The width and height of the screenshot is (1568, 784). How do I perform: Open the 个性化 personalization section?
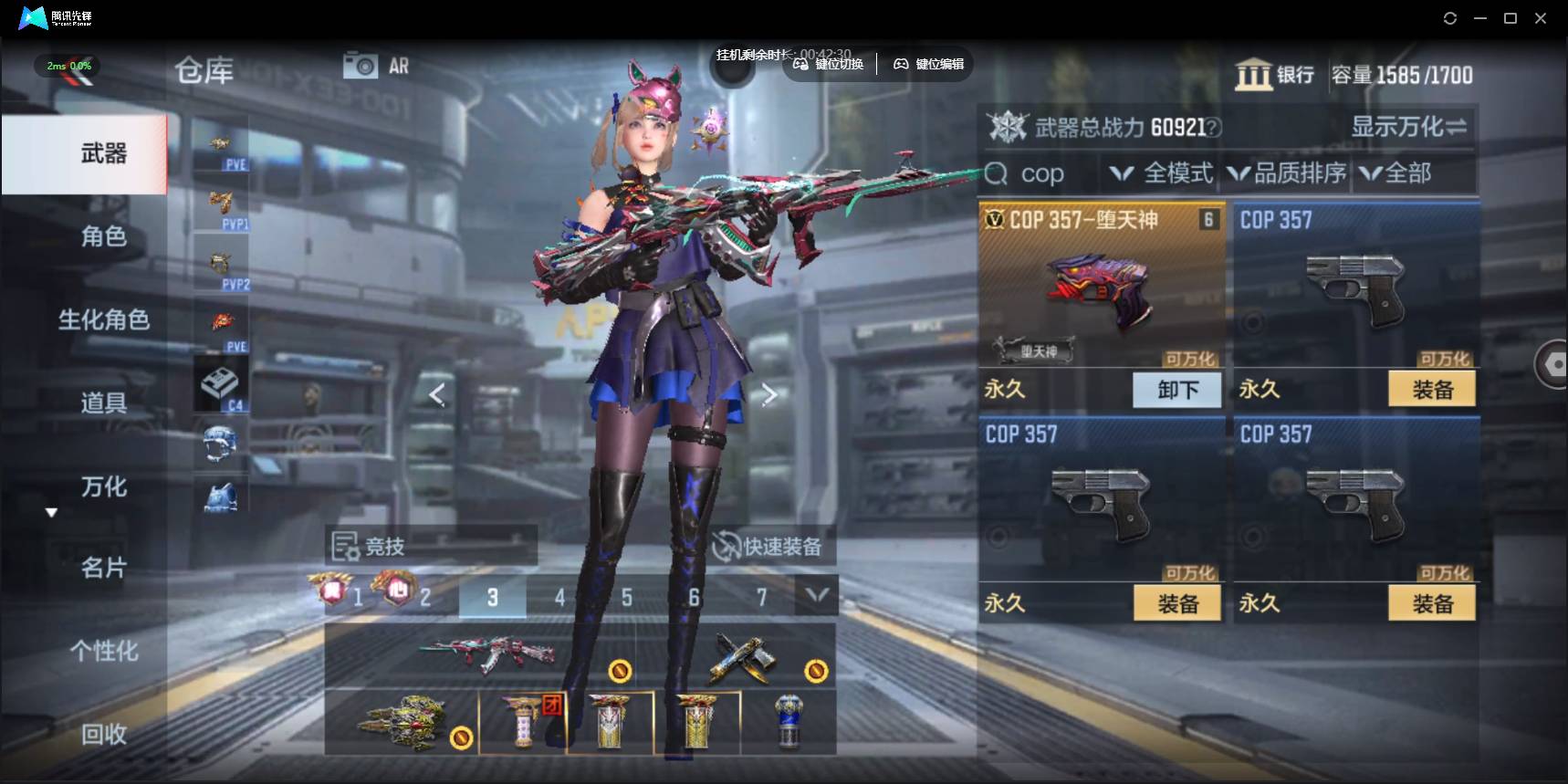click(103, 651)
